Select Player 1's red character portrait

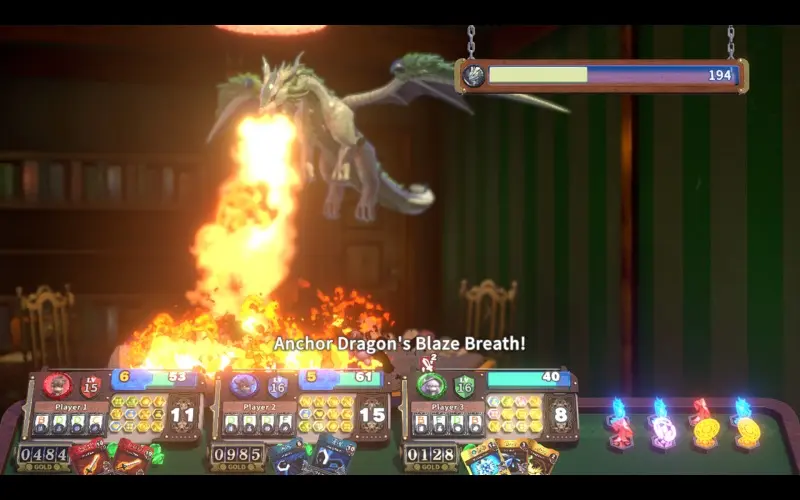[57, 385]
